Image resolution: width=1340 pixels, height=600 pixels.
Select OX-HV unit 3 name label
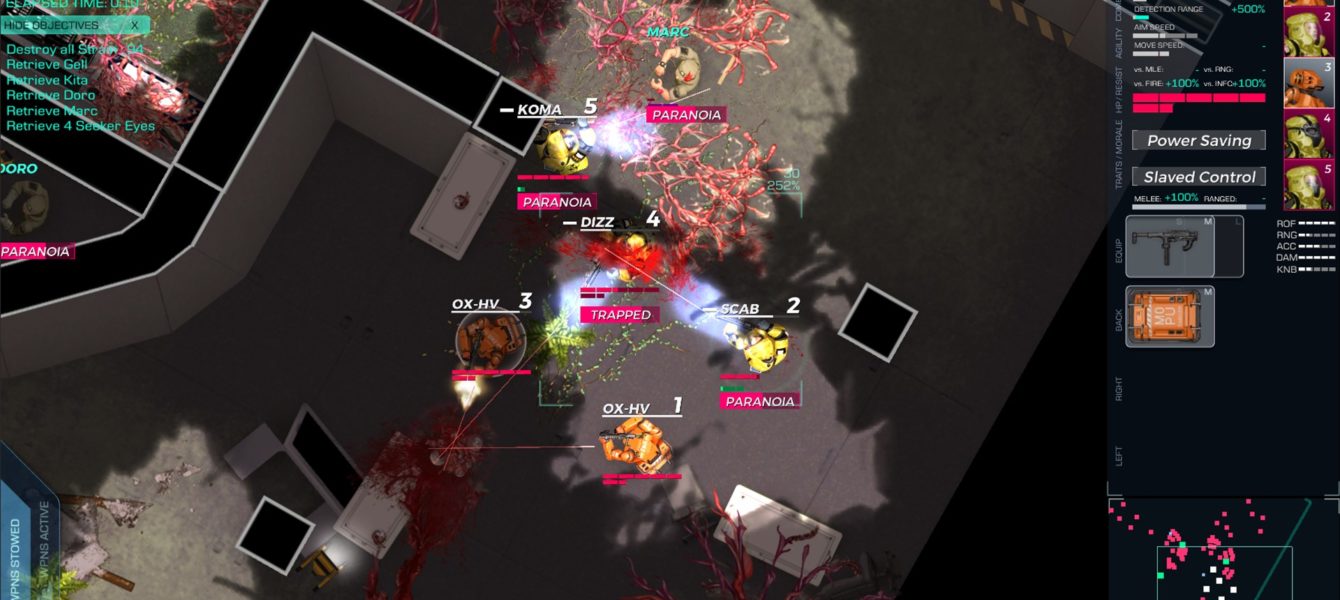475,304
